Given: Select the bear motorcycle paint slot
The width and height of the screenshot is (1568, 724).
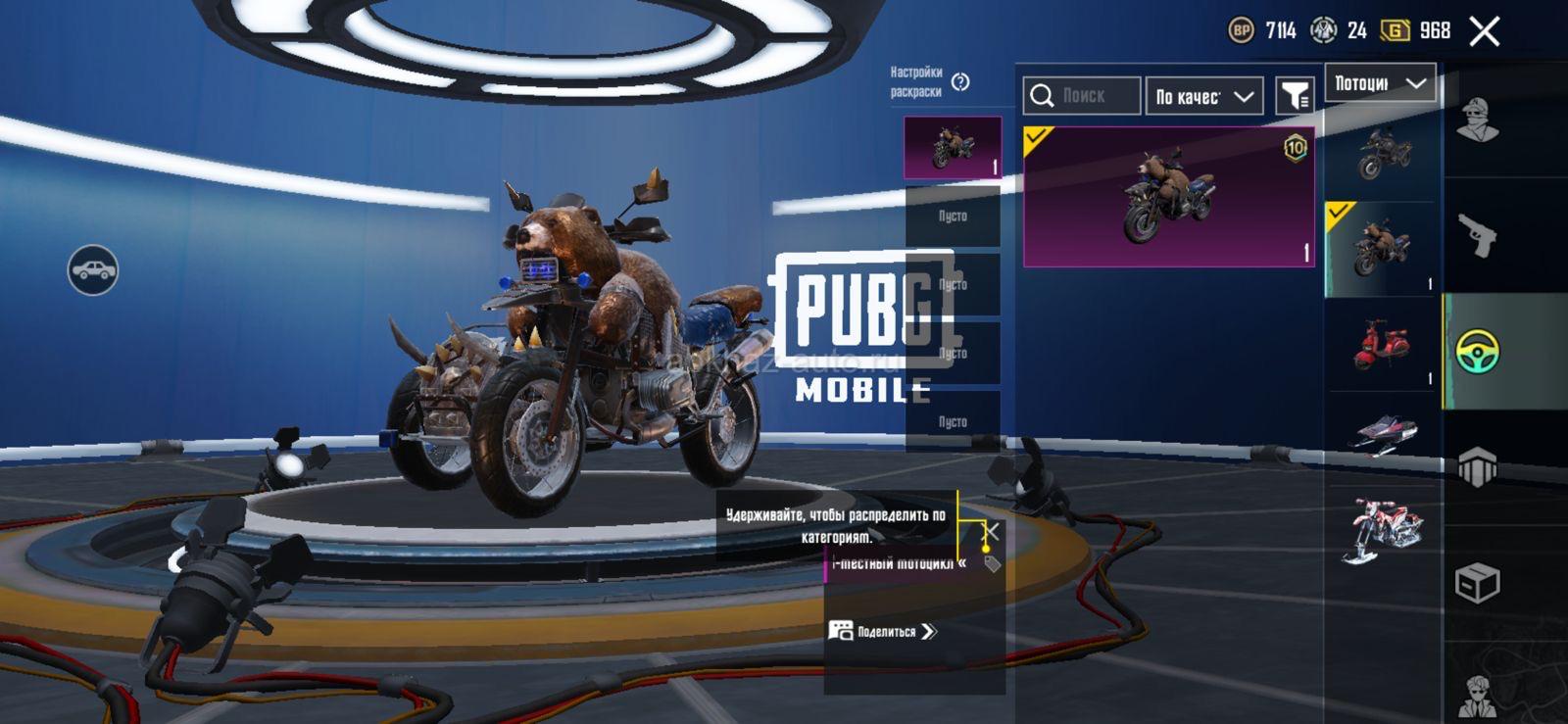Looking at the screenshot, I should [952, 148].
